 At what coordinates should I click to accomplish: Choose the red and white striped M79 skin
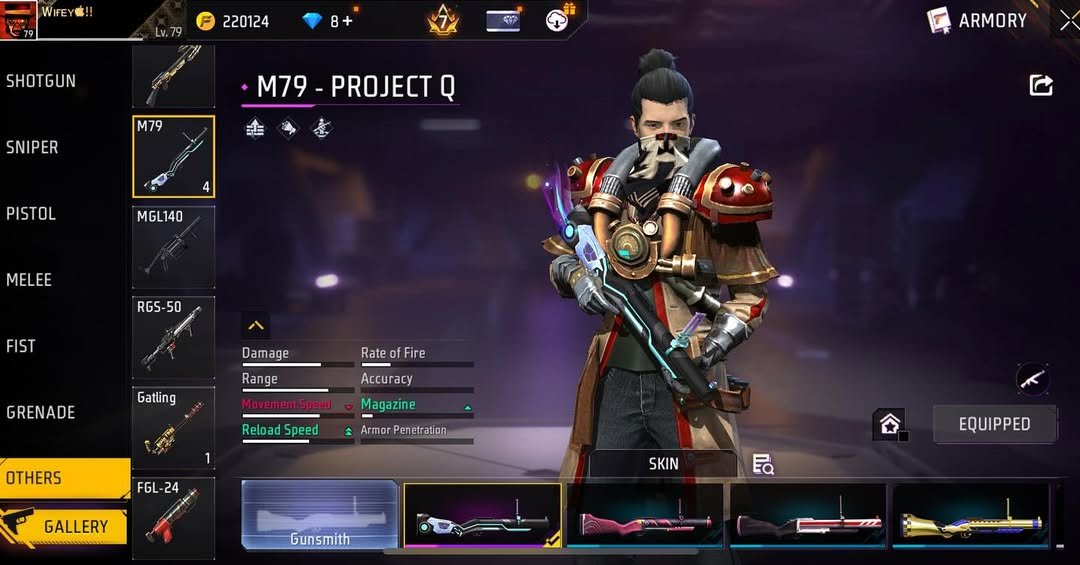coord(808,516)
